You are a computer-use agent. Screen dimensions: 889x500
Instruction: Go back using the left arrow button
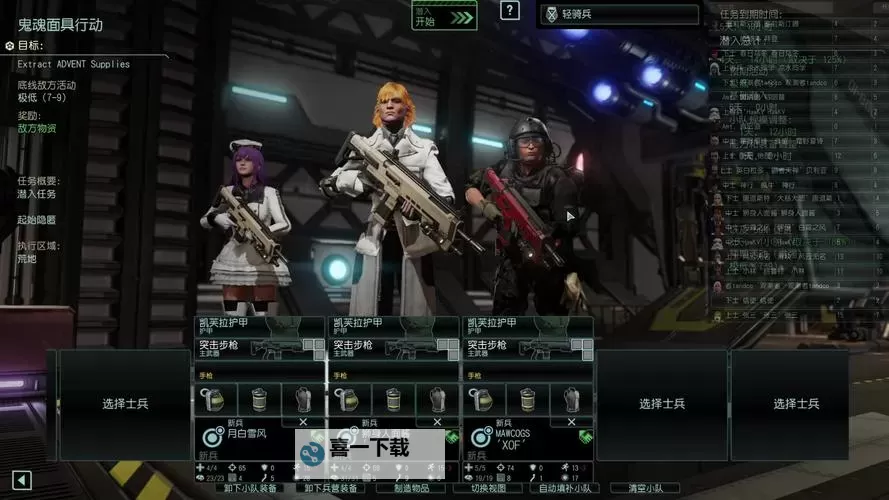[22, 481]
